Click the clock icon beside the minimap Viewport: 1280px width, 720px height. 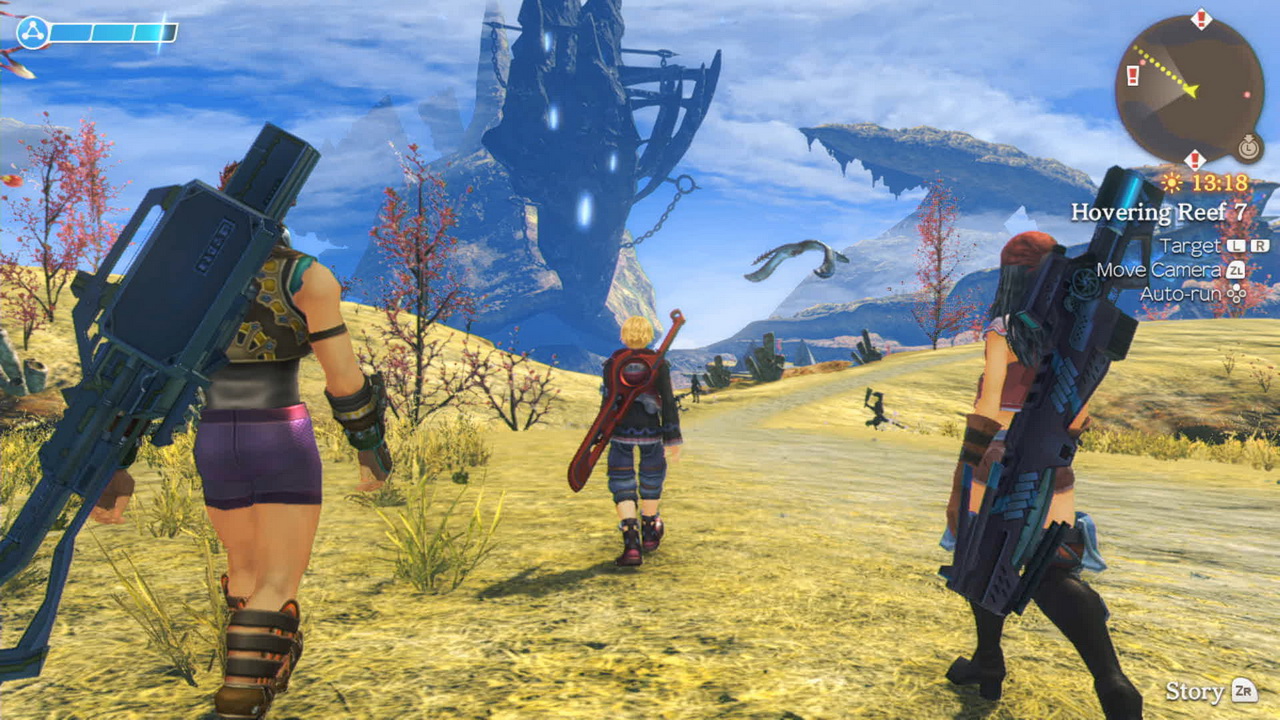click(x=1248, y=148)
